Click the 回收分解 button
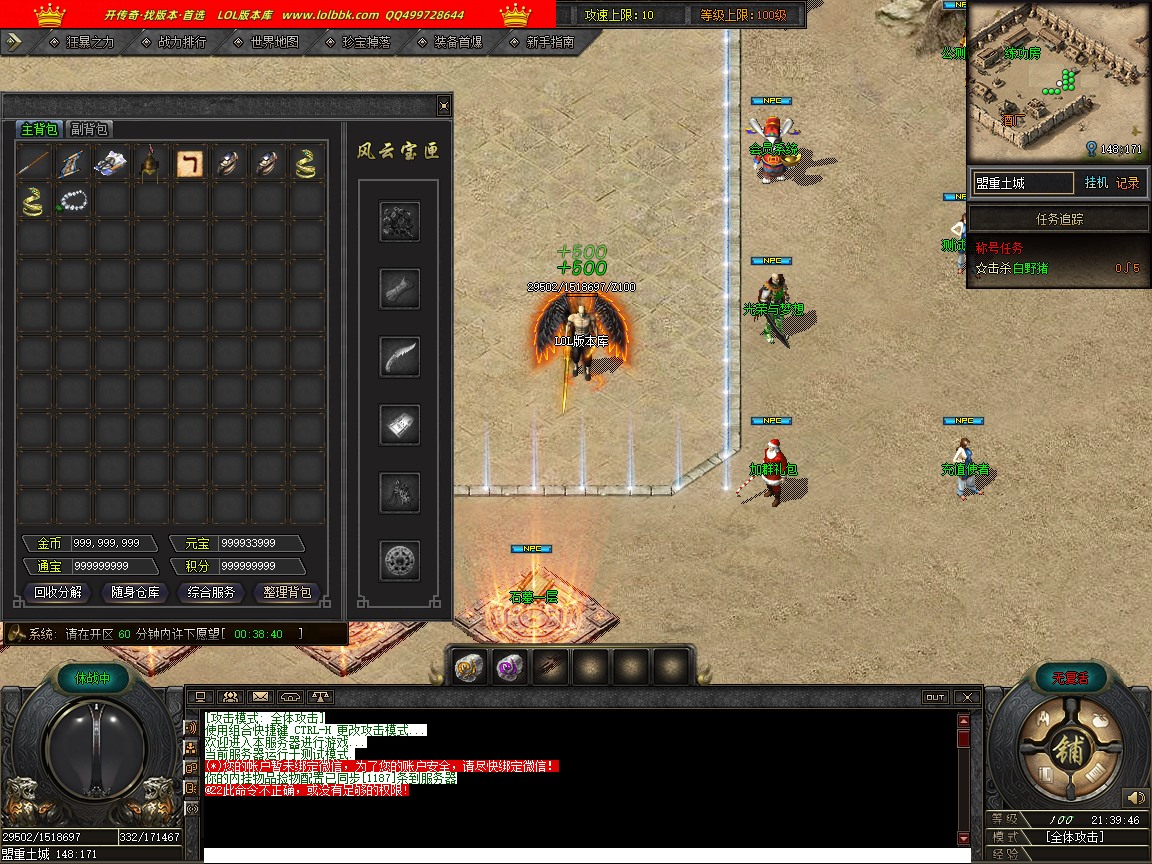The image size is (1152, 864). [58, 592]
